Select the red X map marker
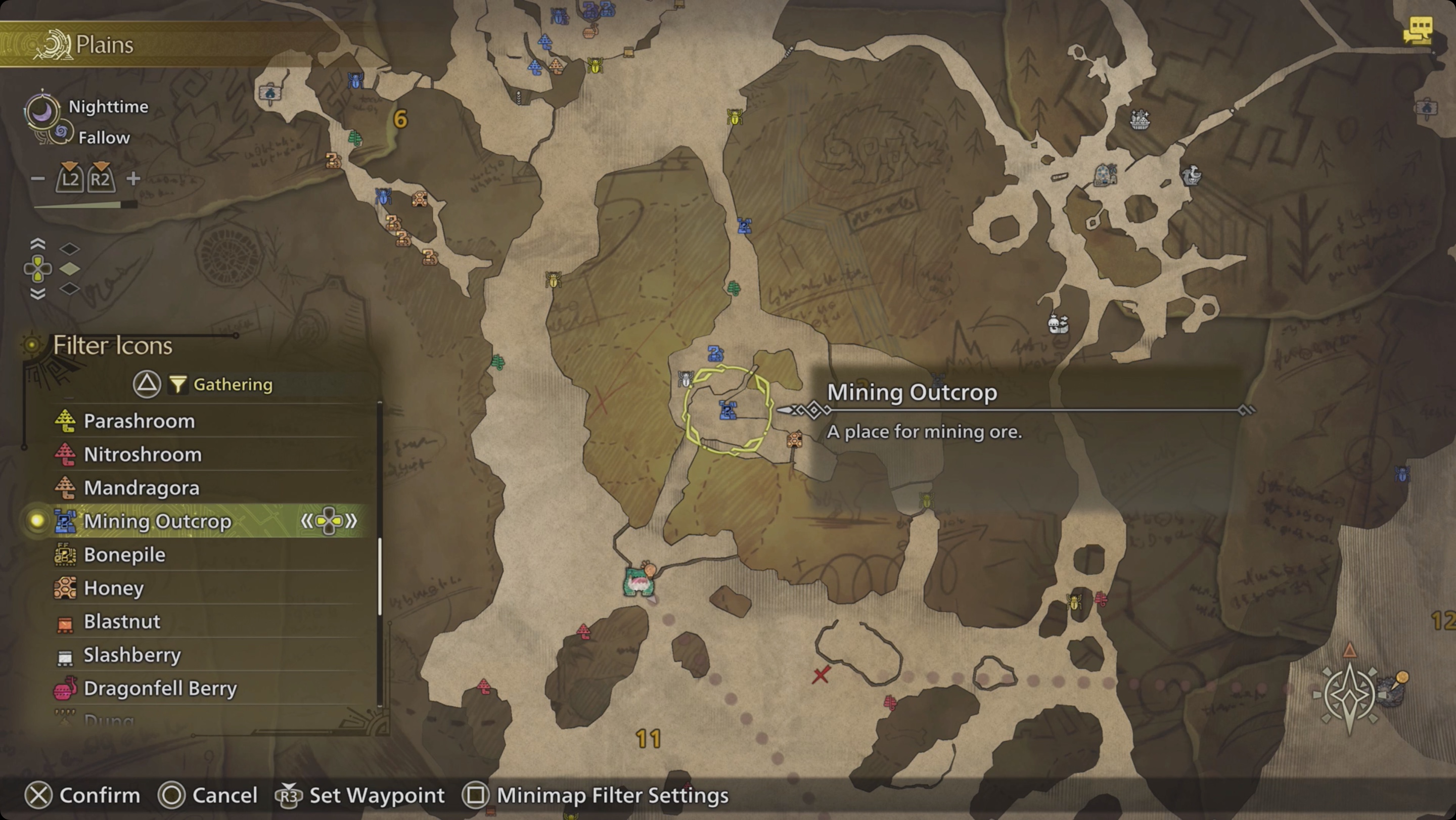The image size is (1456, 820). click(821, 674)
